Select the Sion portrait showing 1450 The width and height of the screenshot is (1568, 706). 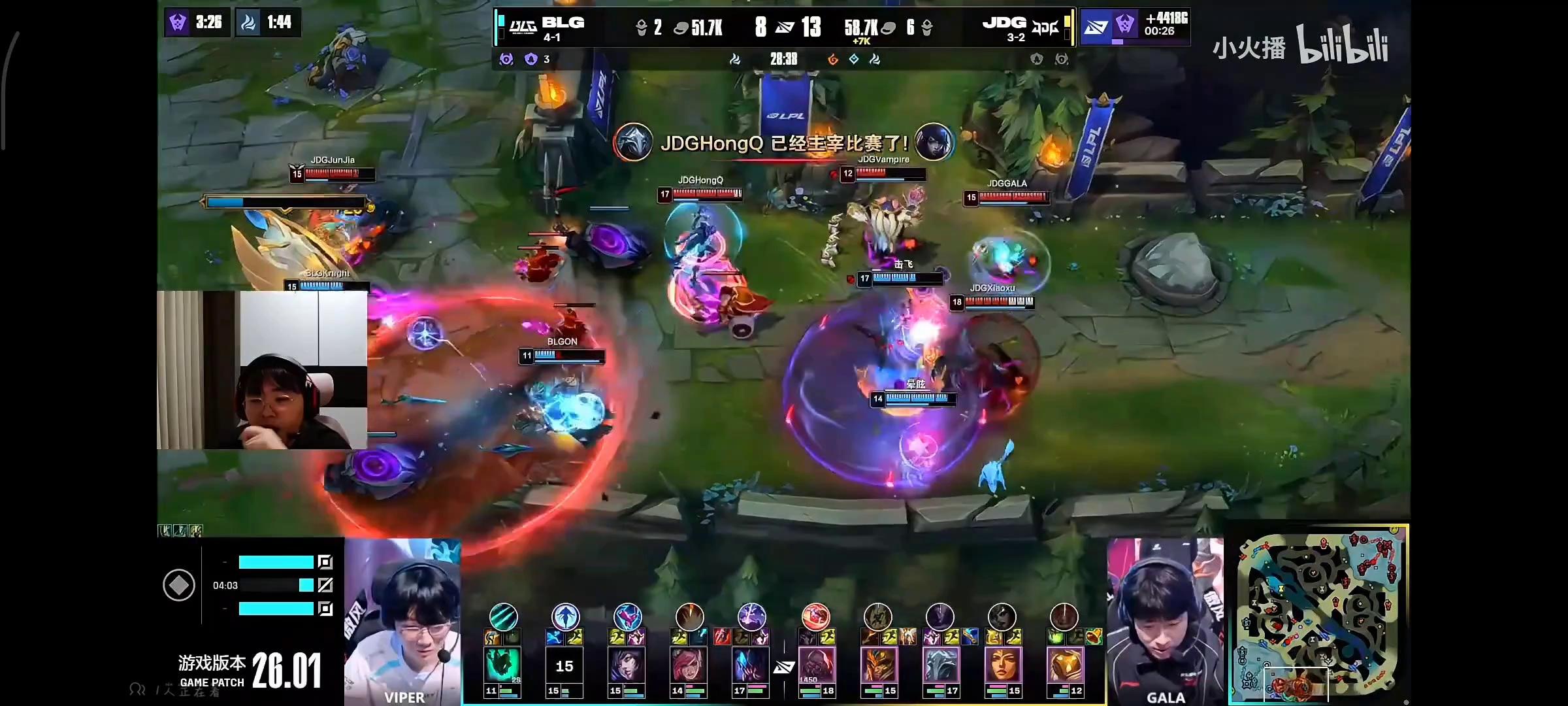(816, 666)
